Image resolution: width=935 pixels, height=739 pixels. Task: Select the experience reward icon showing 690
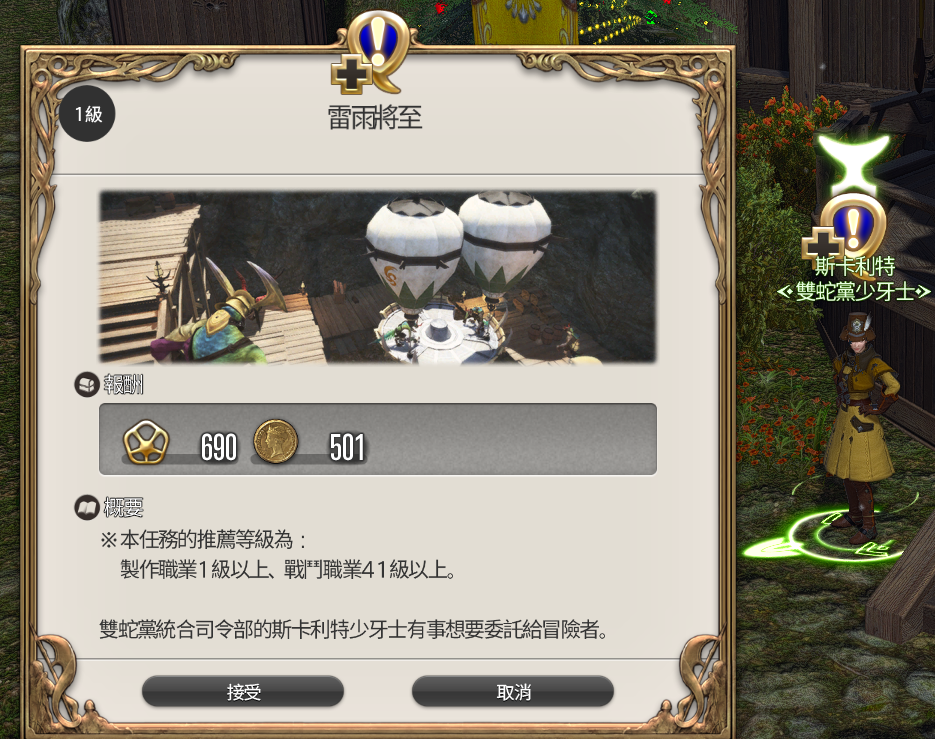[146, 440]
